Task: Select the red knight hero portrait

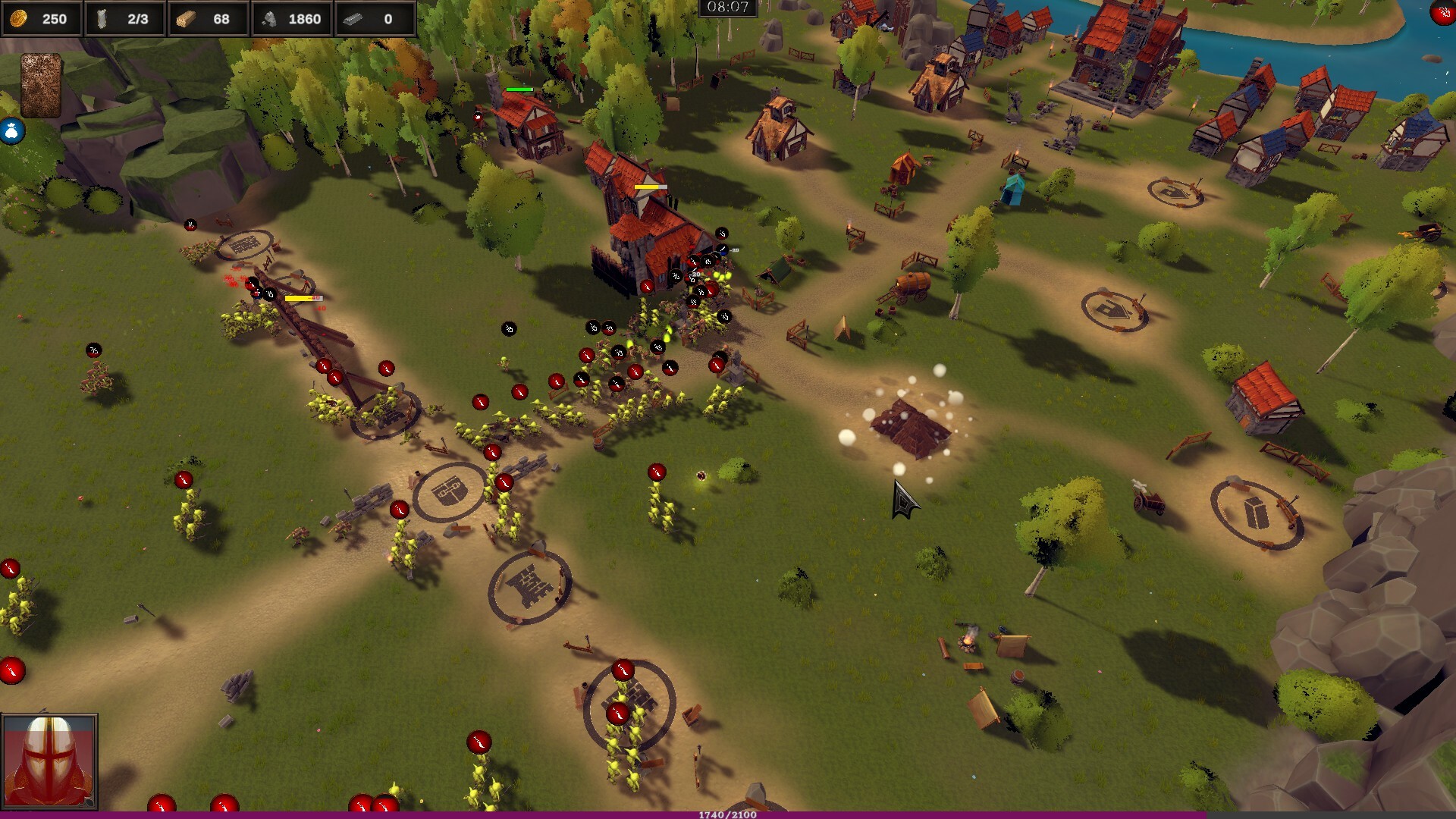Action: click(49, 761)
